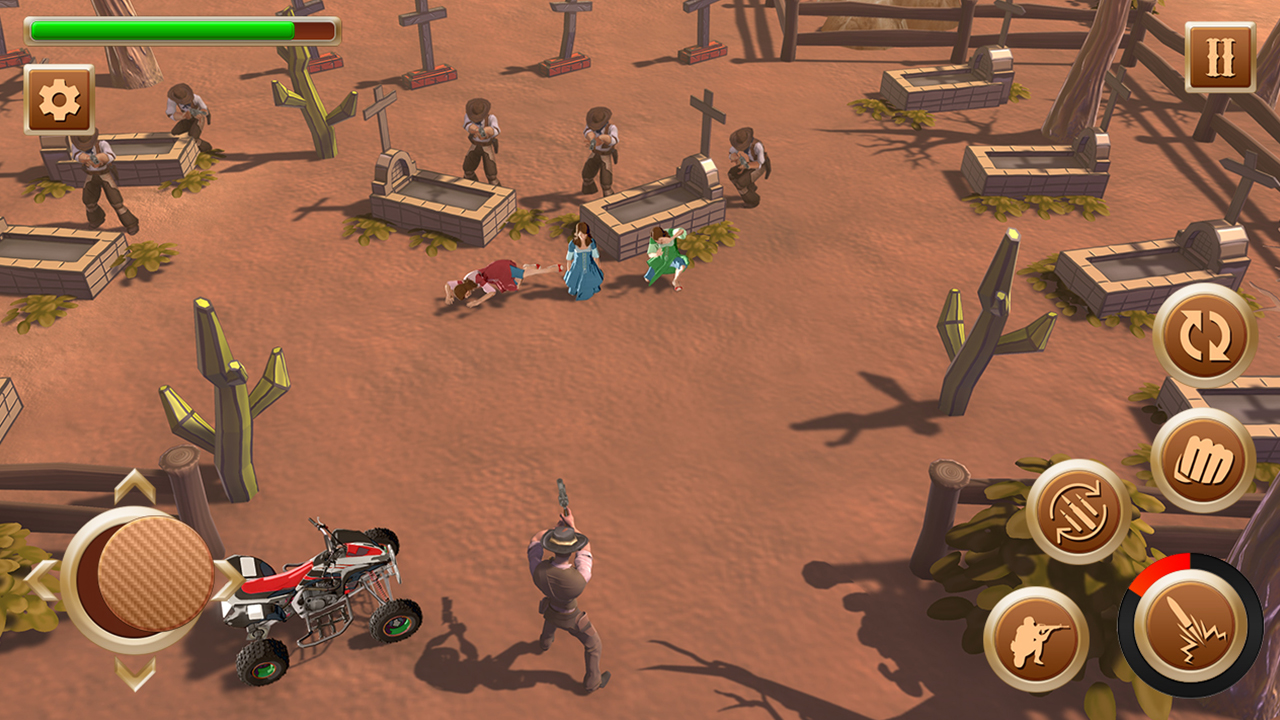The width and height of the screenshot is (1280, 720).
Task: Click the virtual joystick thumb pad
Action: pos(155,574)
